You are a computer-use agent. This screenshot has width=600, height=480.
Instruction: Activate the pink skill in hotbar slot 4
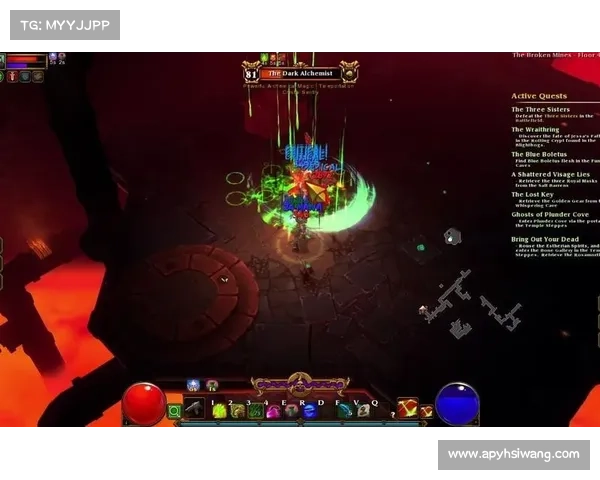(273, 411)
